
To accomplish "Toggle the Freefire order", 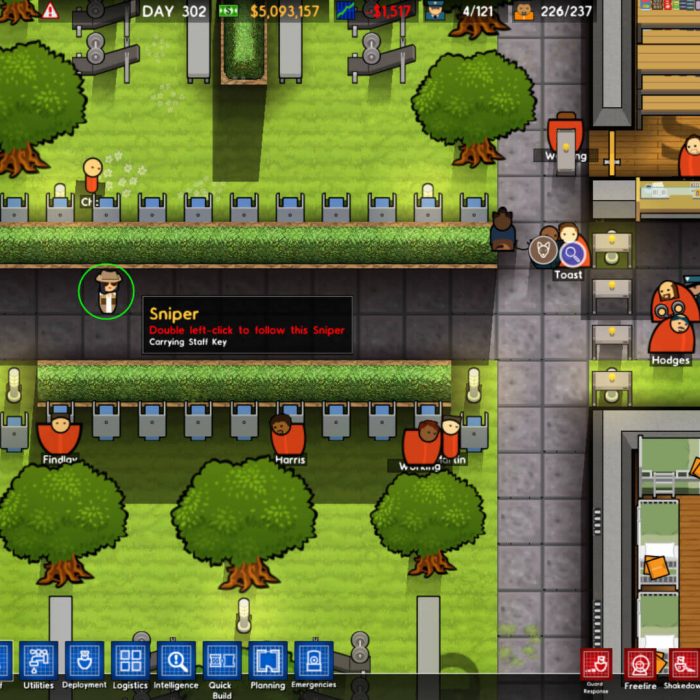I will pyautogui.click(x=640, y=665).
